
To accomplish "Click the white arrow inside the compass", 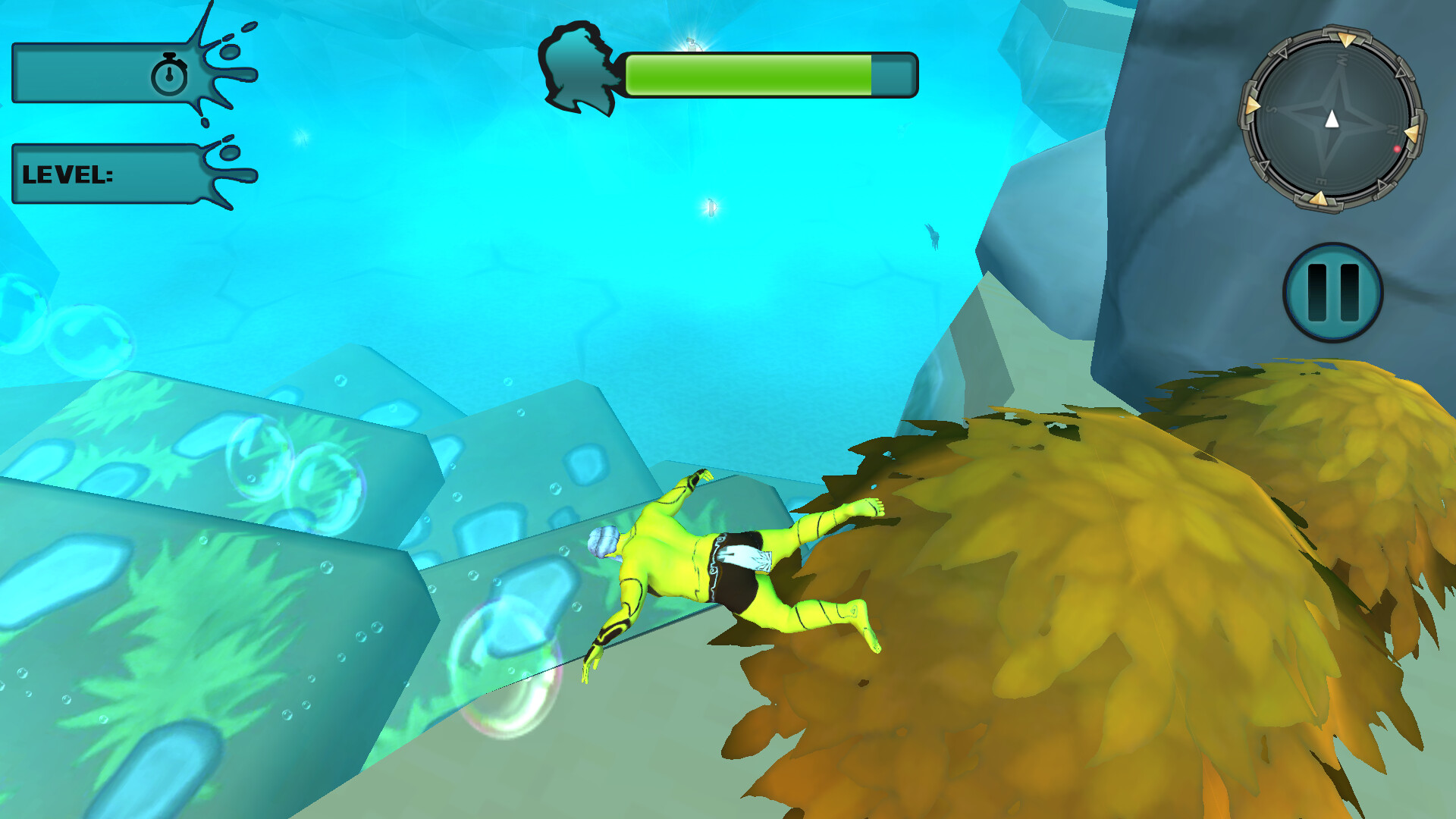I will pyautogui.click(x=1332, y=119).
